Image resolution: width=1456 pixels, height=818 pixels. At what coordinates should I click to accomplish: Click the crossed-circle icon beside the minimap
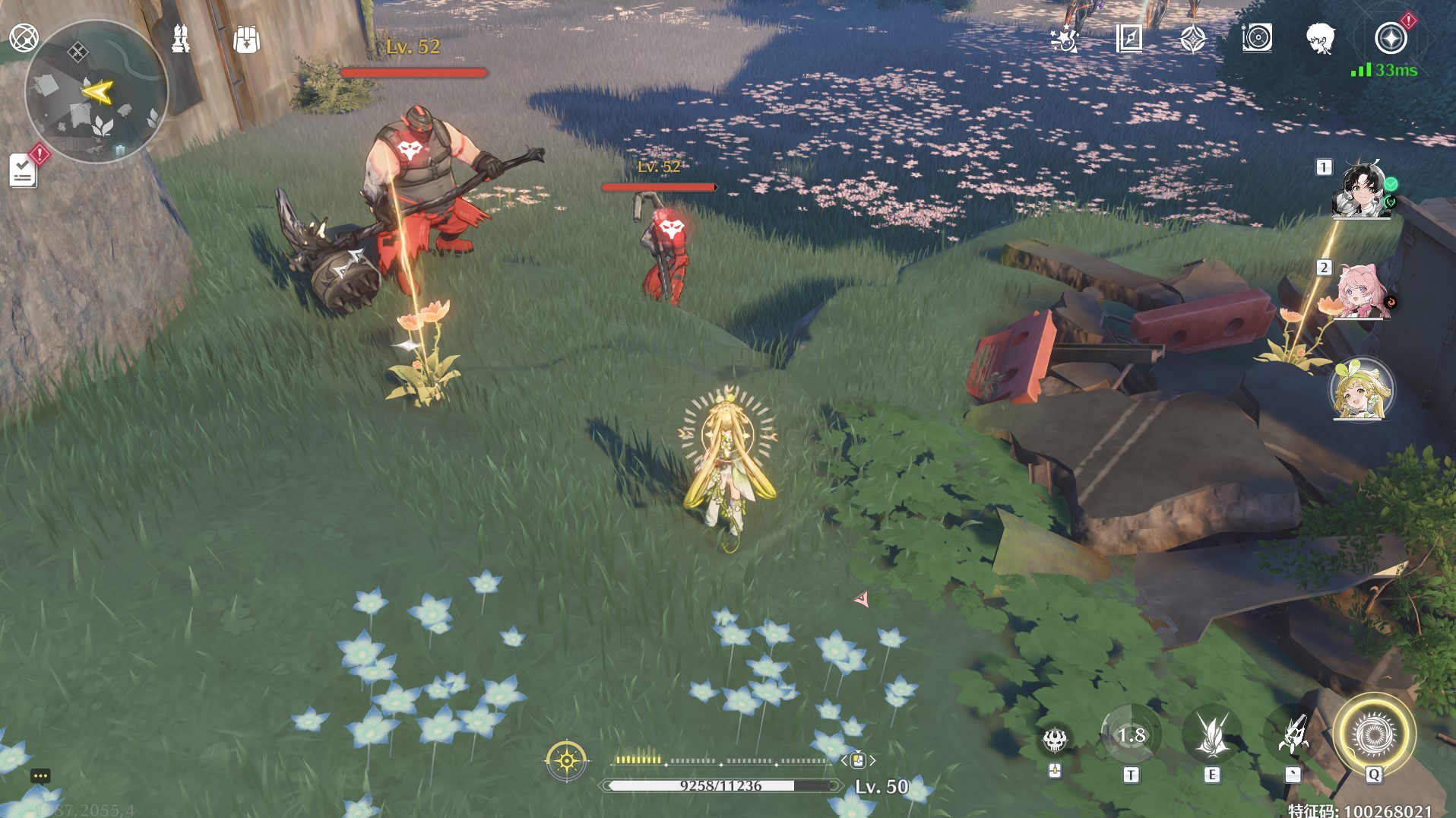24,37
